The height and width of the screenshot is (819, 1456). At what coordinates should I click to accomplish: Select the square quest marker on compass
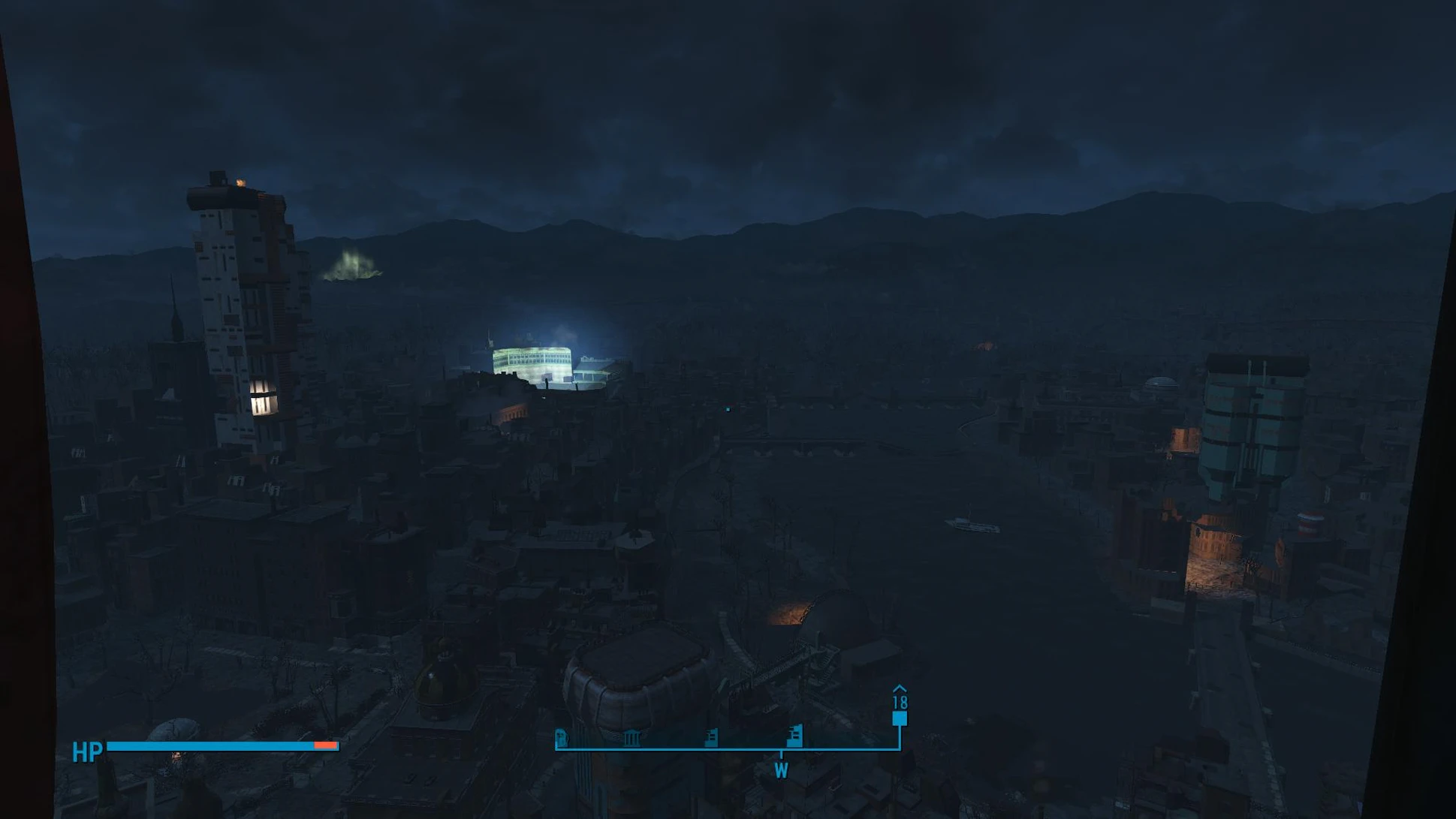(899, 718)
